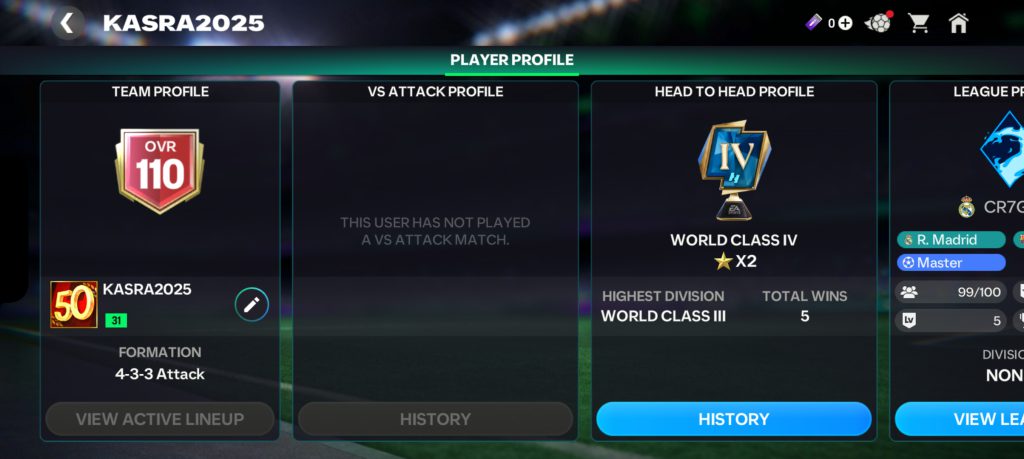The height and width of the screenshot is (459, 1024).
Task: Edit the KASRA2025 profile name
Action: (x=252, y=304)
